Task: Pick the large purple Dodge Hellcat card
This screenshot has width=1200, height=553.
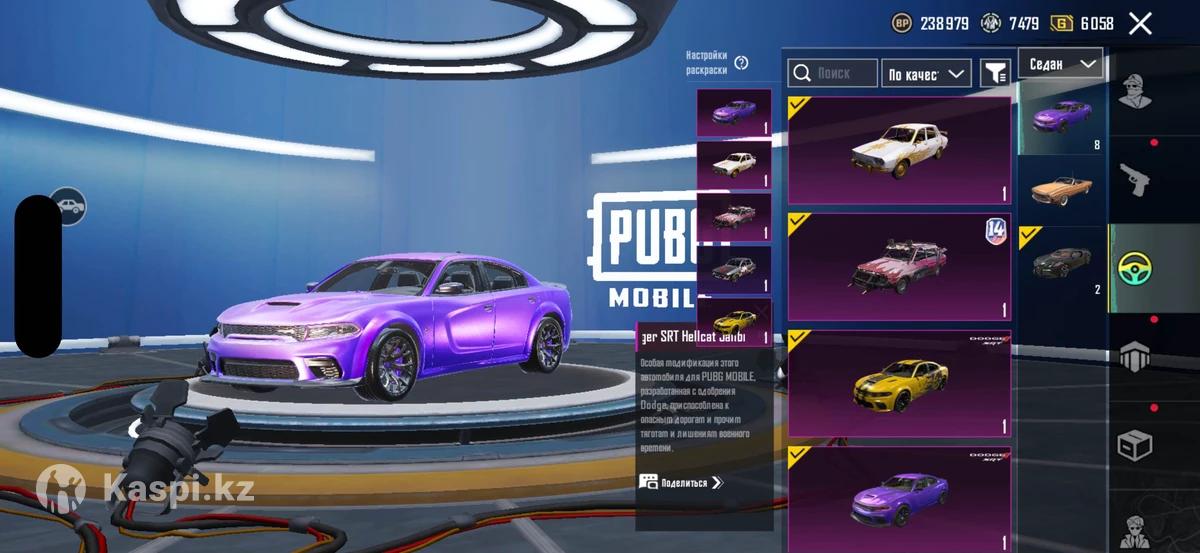Action: [x=899, y=497]
